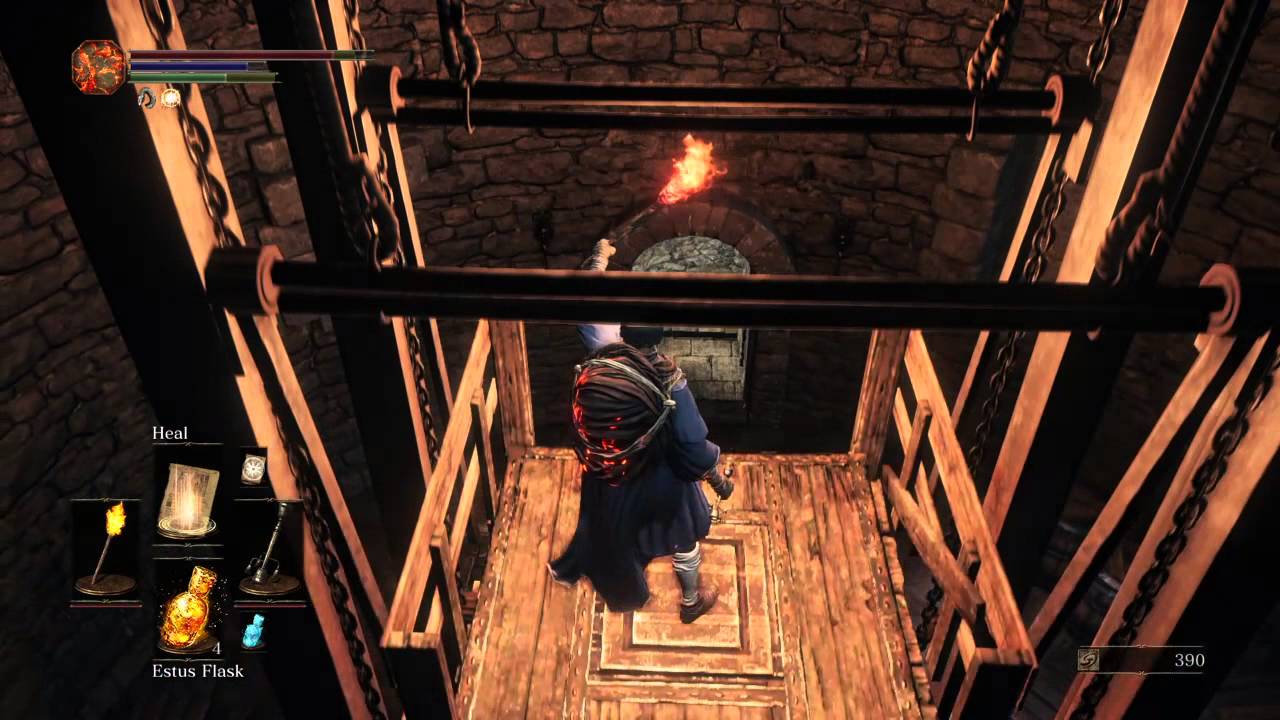Select the Estus Flask label text
1280x720 pixels.
tap(197, 671)
